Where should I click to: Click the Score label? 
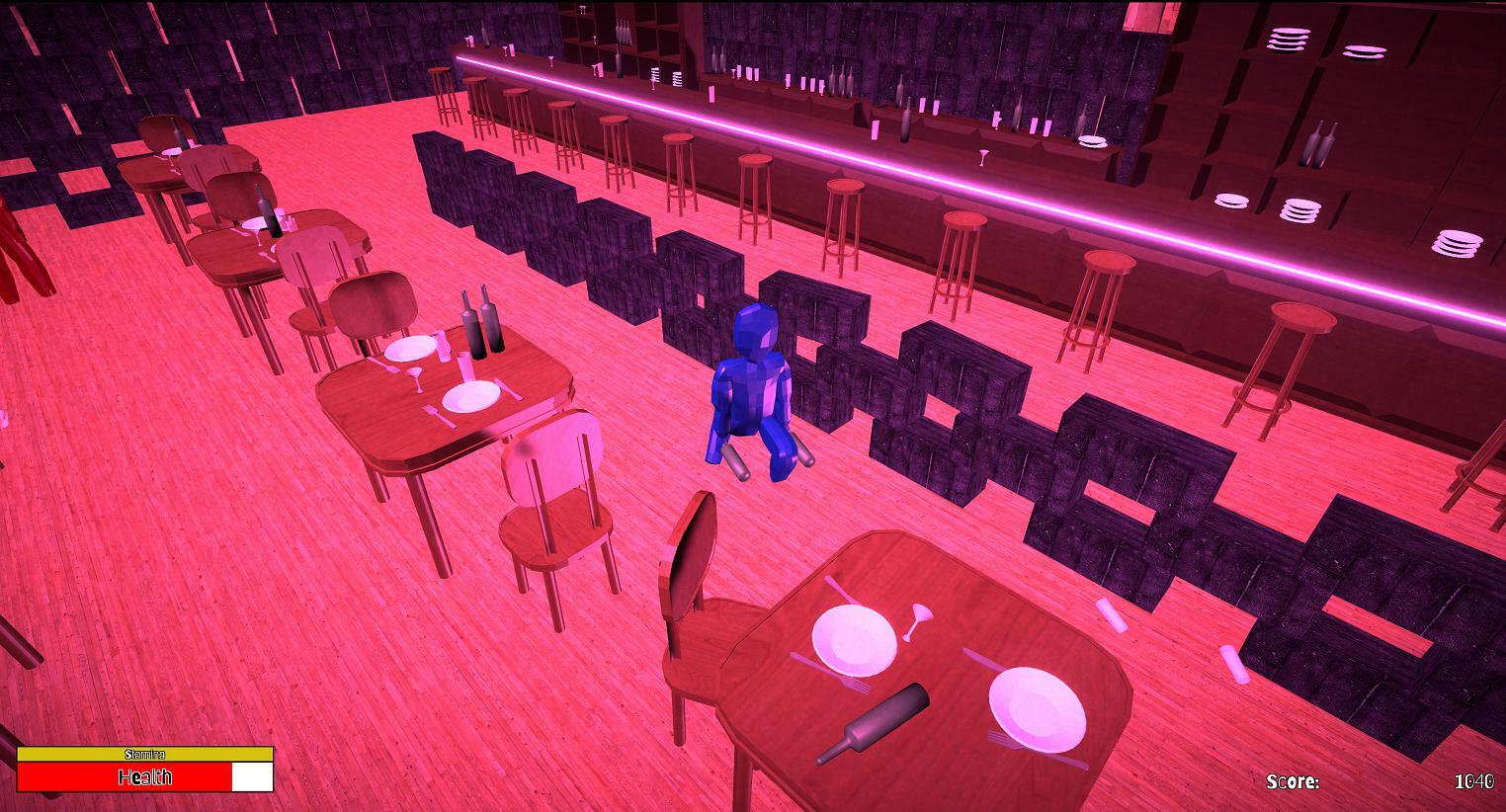1293,780
